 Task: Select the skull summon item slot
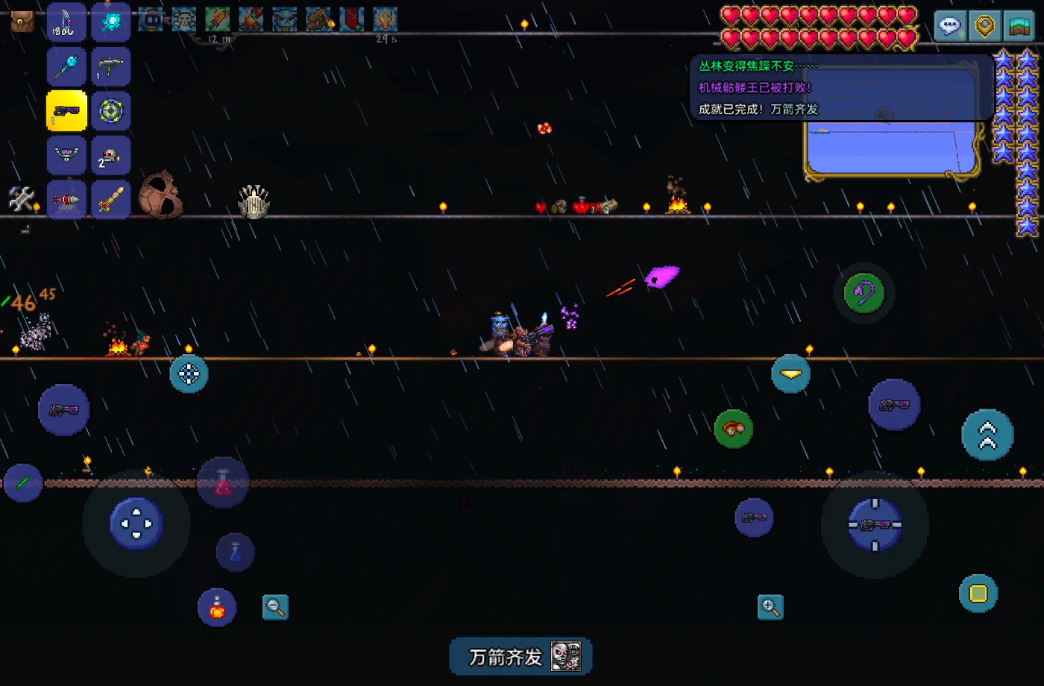111,155
